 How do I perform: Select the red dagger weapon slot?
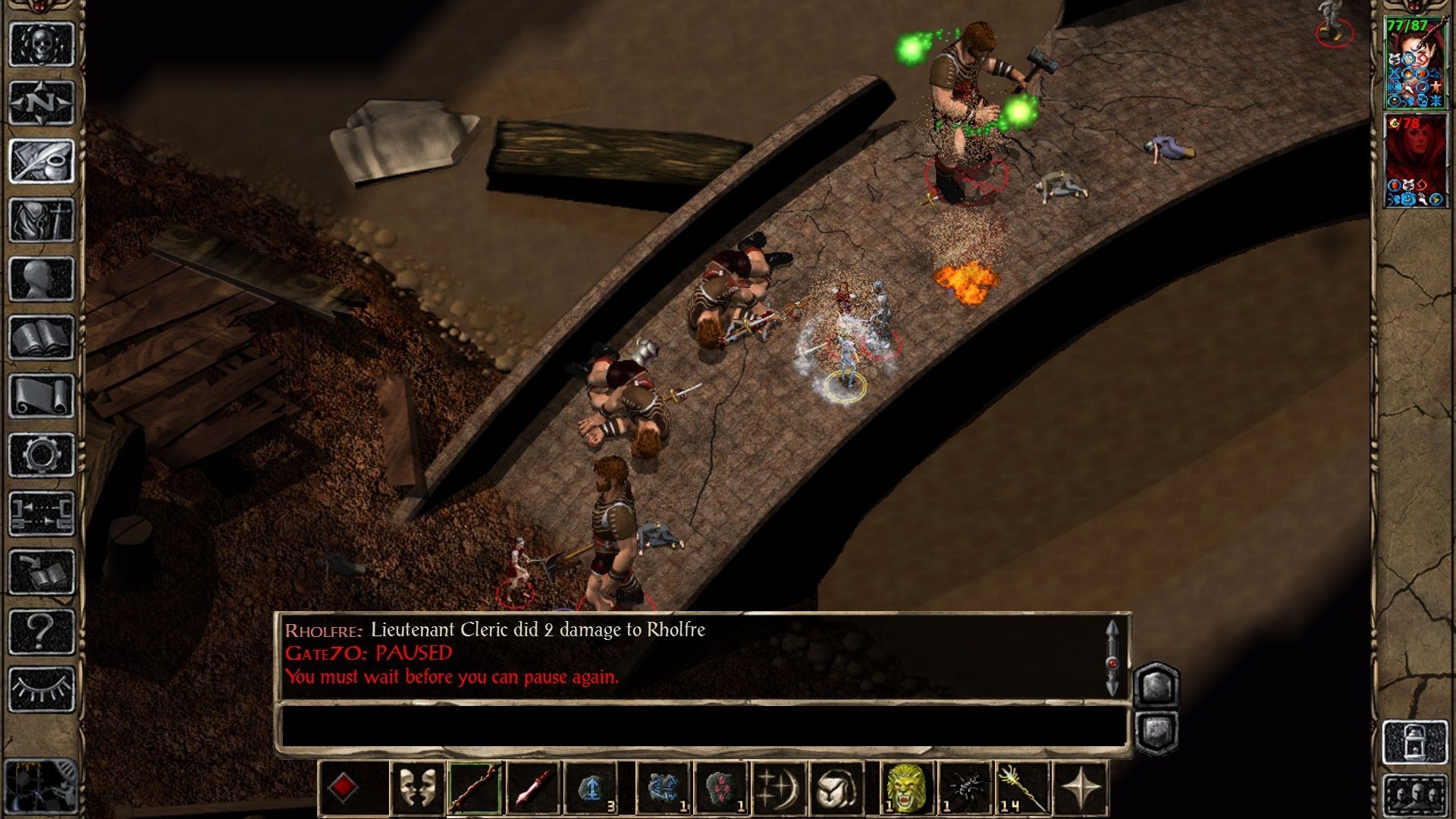click(533, 789)
